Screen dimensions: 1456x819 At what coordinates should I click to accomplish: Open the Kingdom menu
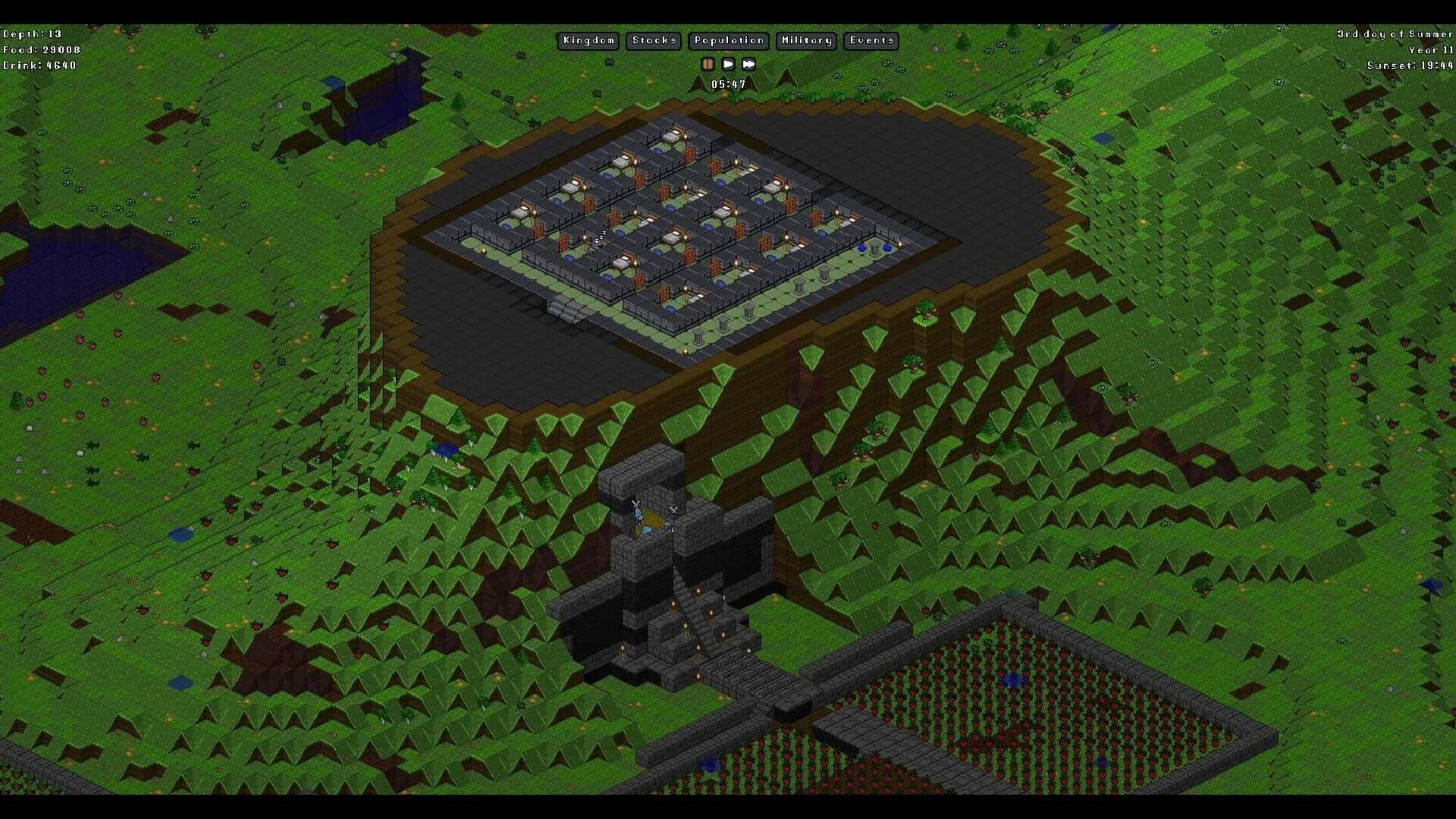click(588, 41)
